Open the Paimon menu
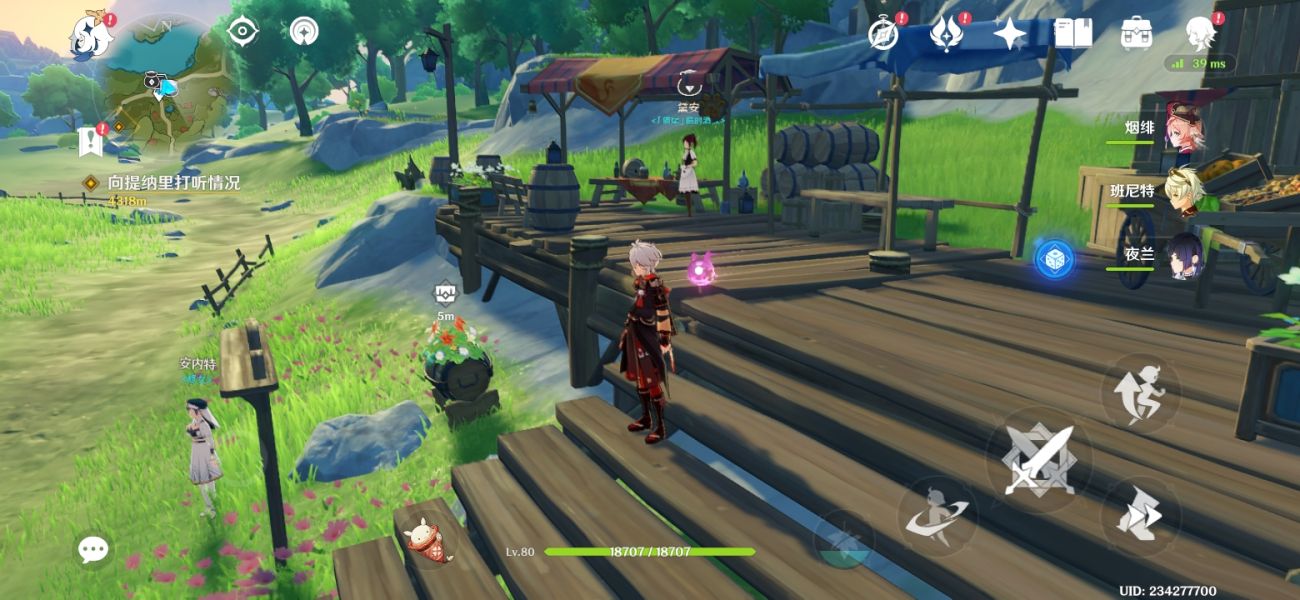Viewport: 1300px width, 600px height. (x=89, y=36)
